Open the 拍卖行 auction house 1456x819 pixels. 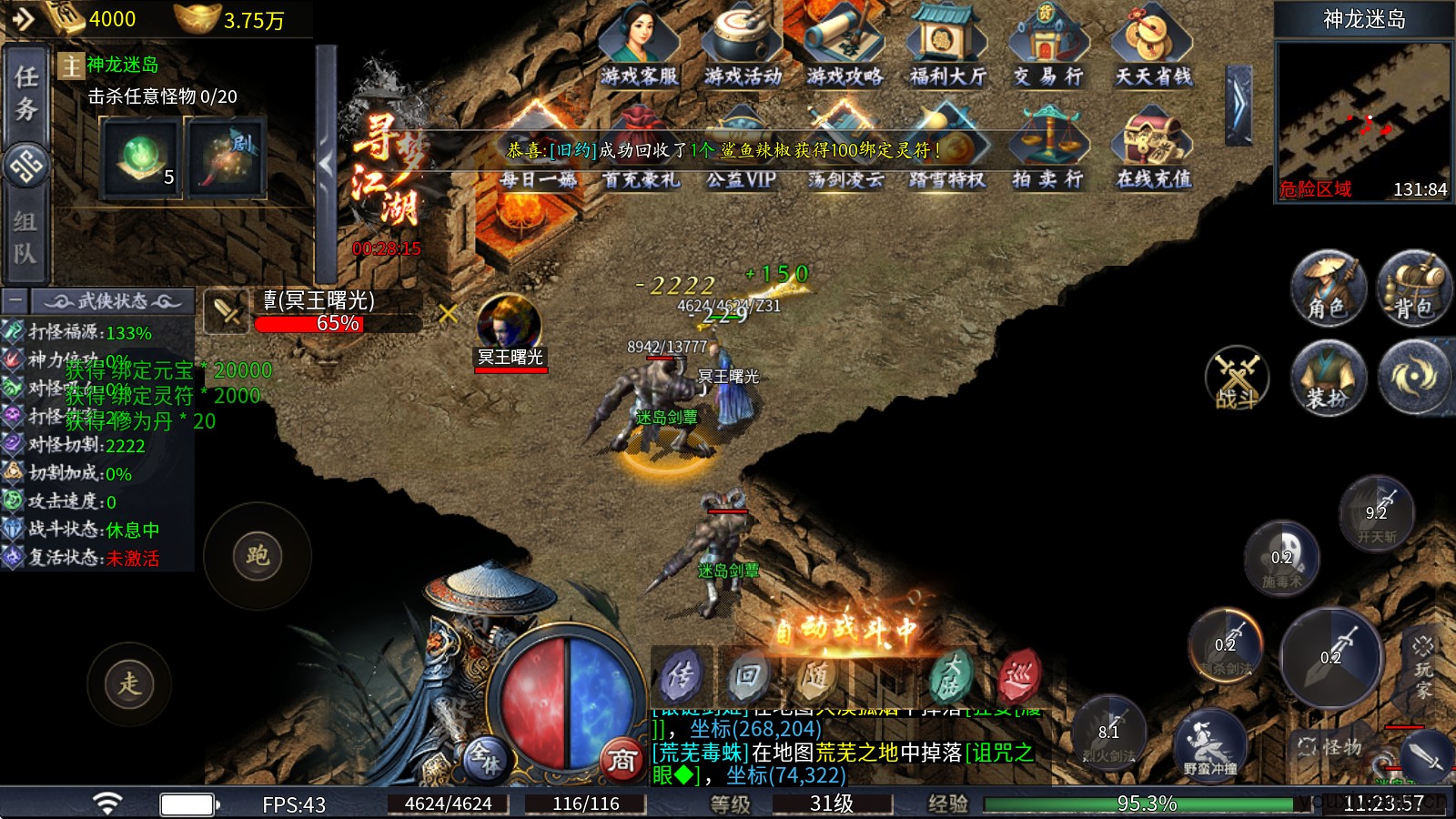tap(1048, 148)
